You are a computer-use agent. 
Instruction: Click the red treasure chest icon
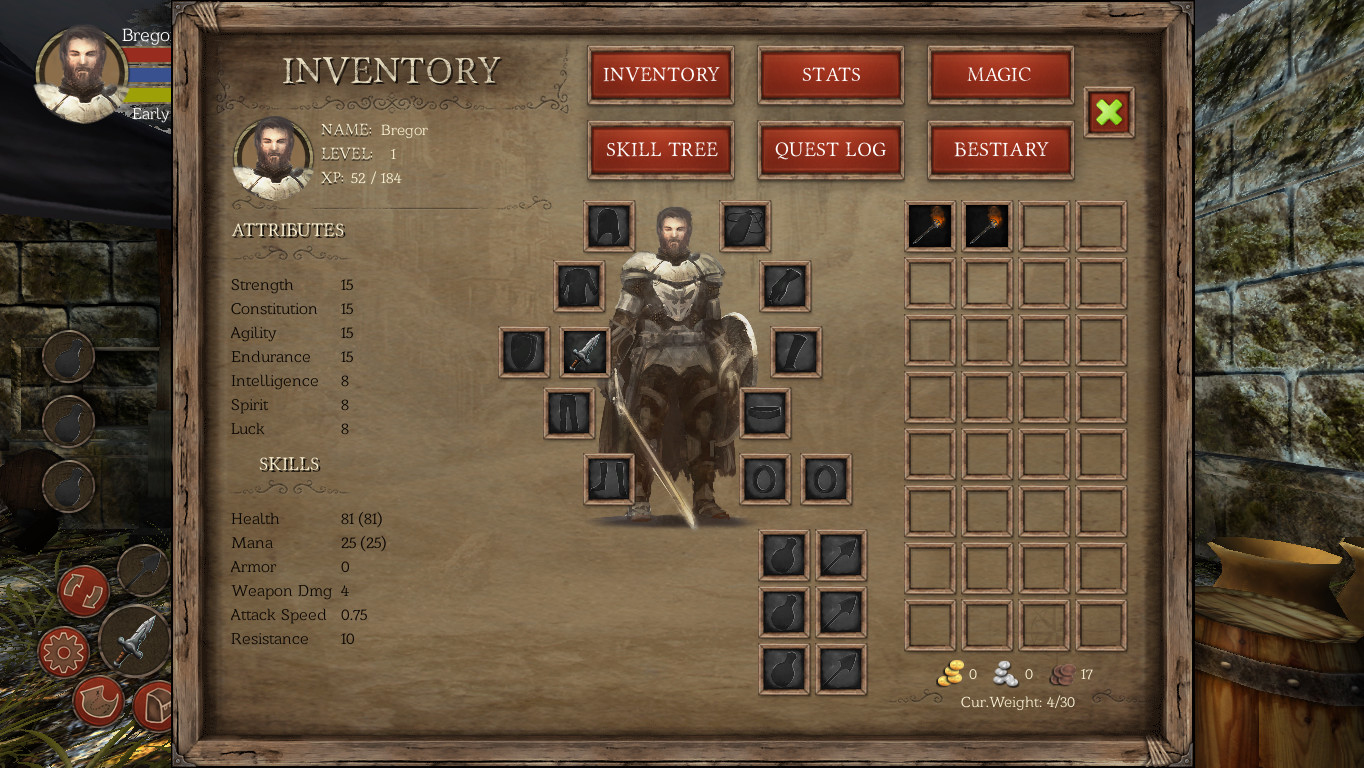153,704
